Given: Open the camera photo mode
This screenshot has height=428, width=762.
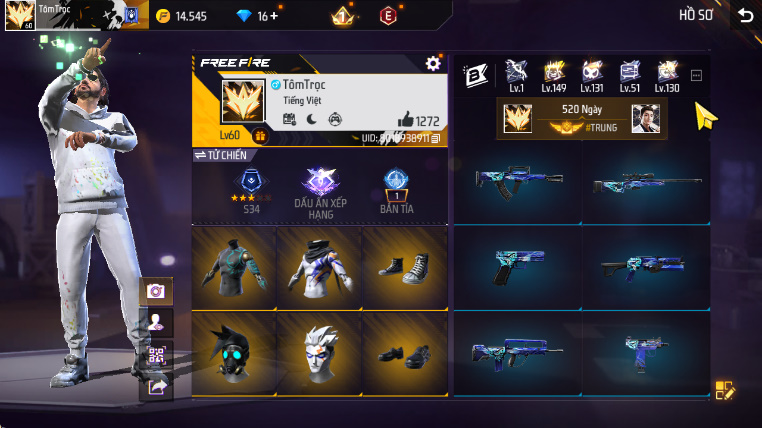Looking at the screenshot, I should pyautogui.click(x=156, y=291).
